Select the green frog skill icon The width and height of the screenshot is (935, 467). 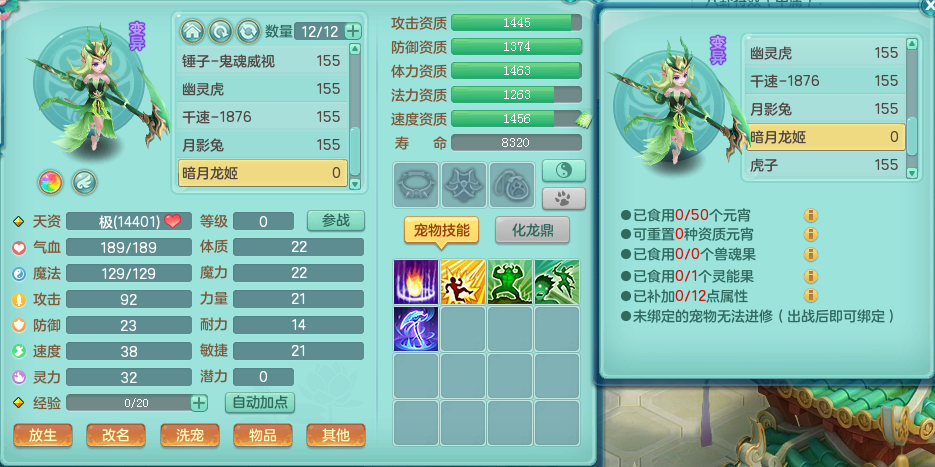click(x=510, y=282)
